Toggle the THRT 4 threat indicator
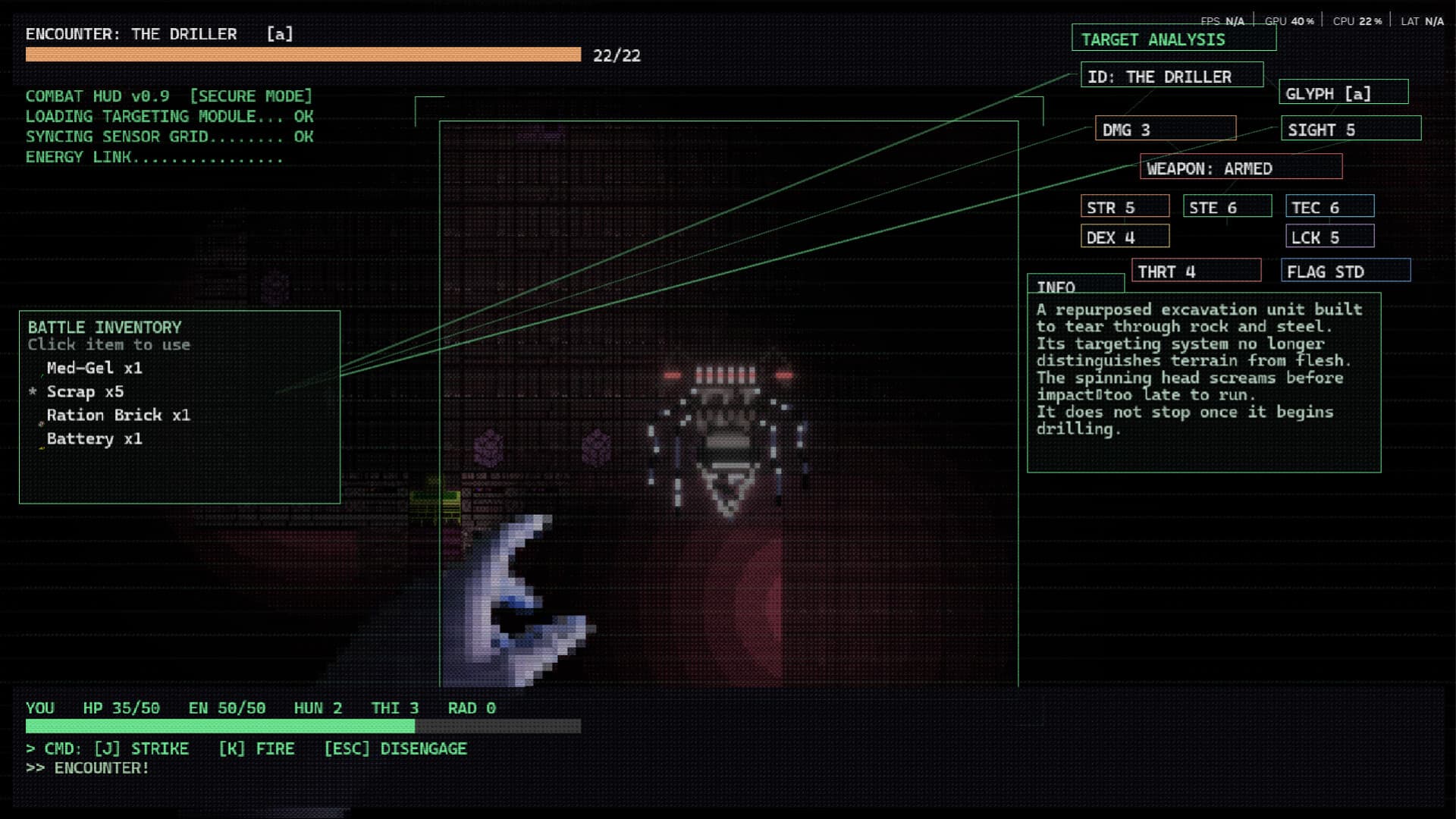 pyautogui.click(x=1197, y=270)
